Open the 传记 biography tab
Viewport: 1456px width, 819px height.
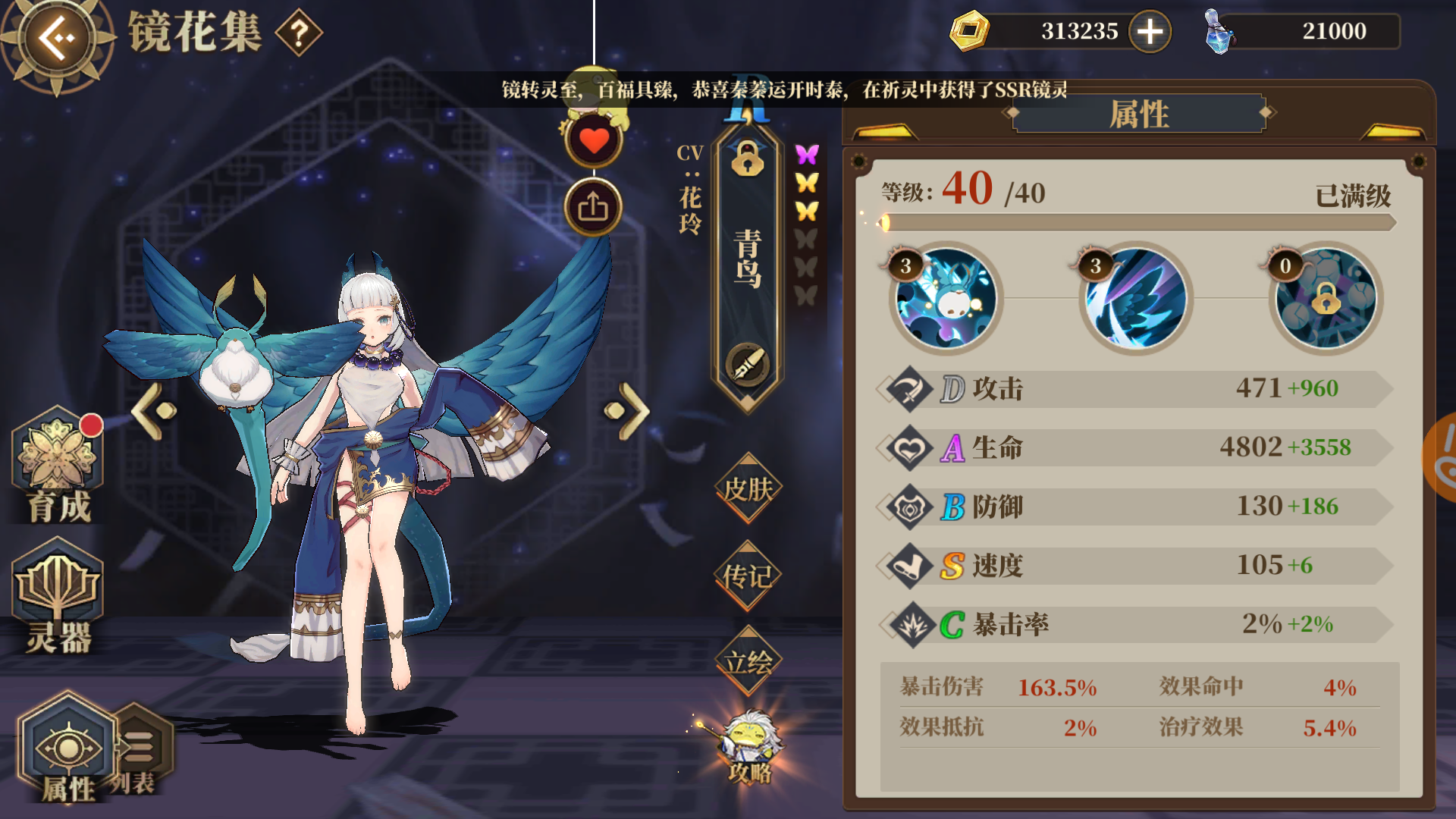point(747,576)
